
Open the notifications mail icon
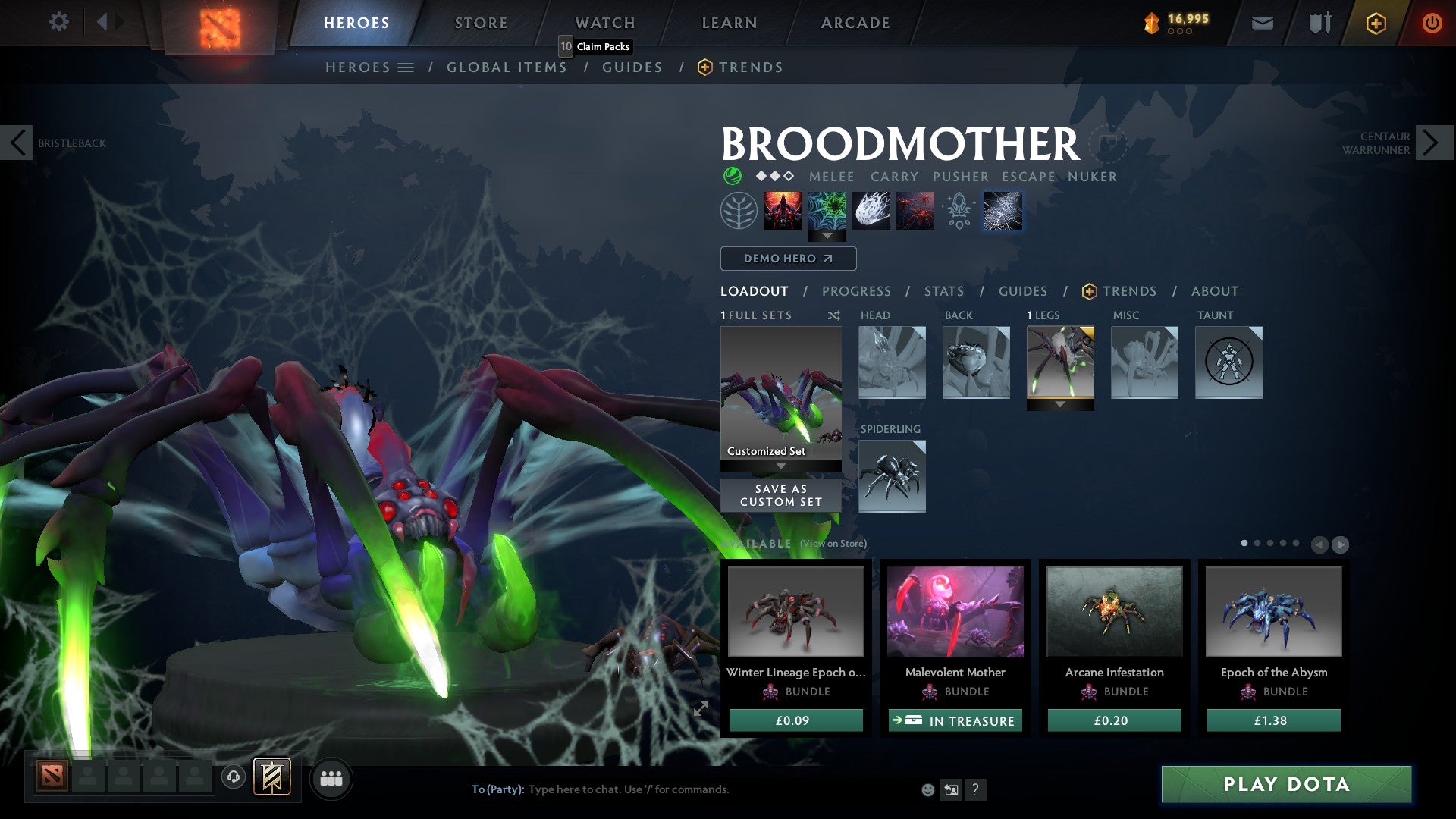pos(1263,23)
